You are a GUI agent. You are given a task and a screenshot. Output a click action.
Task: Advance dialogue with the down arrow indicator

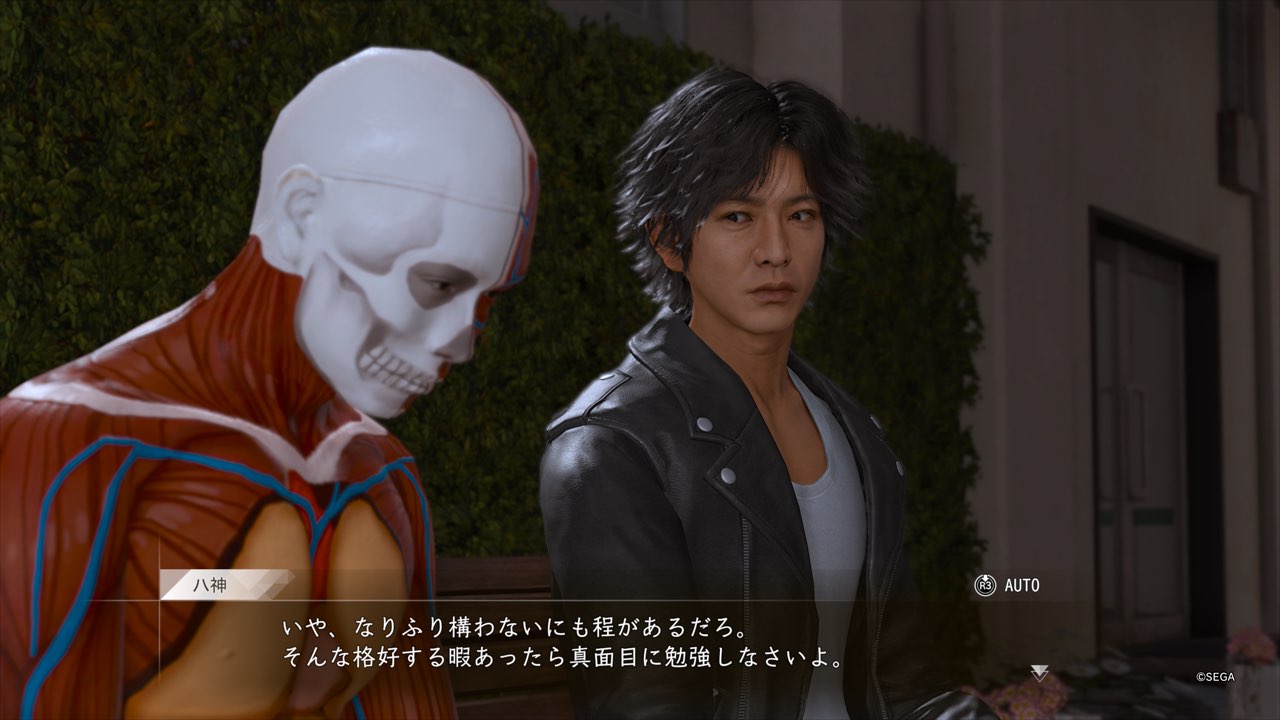click(1040, 673)
